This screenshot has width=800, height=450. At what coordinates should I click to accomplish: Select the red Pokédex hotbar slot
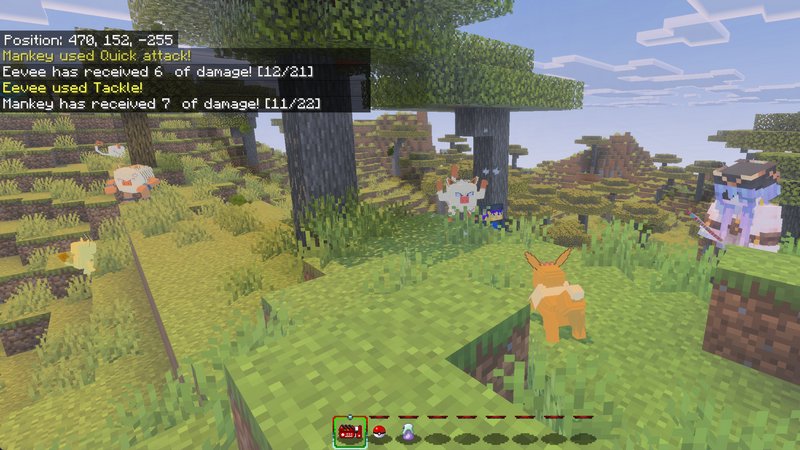click(350, 432)
